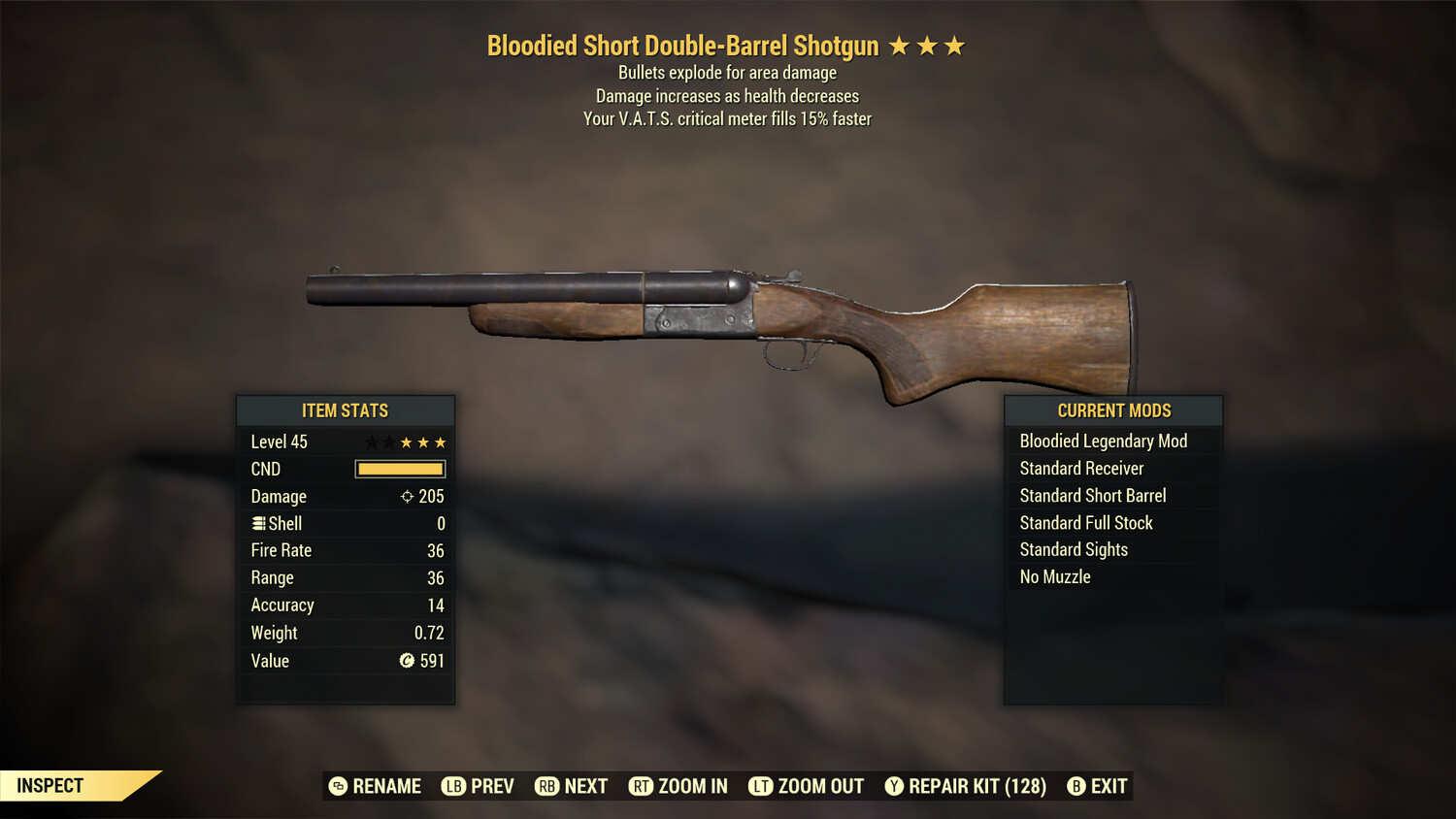Select the third star in the weapon title

956,45
